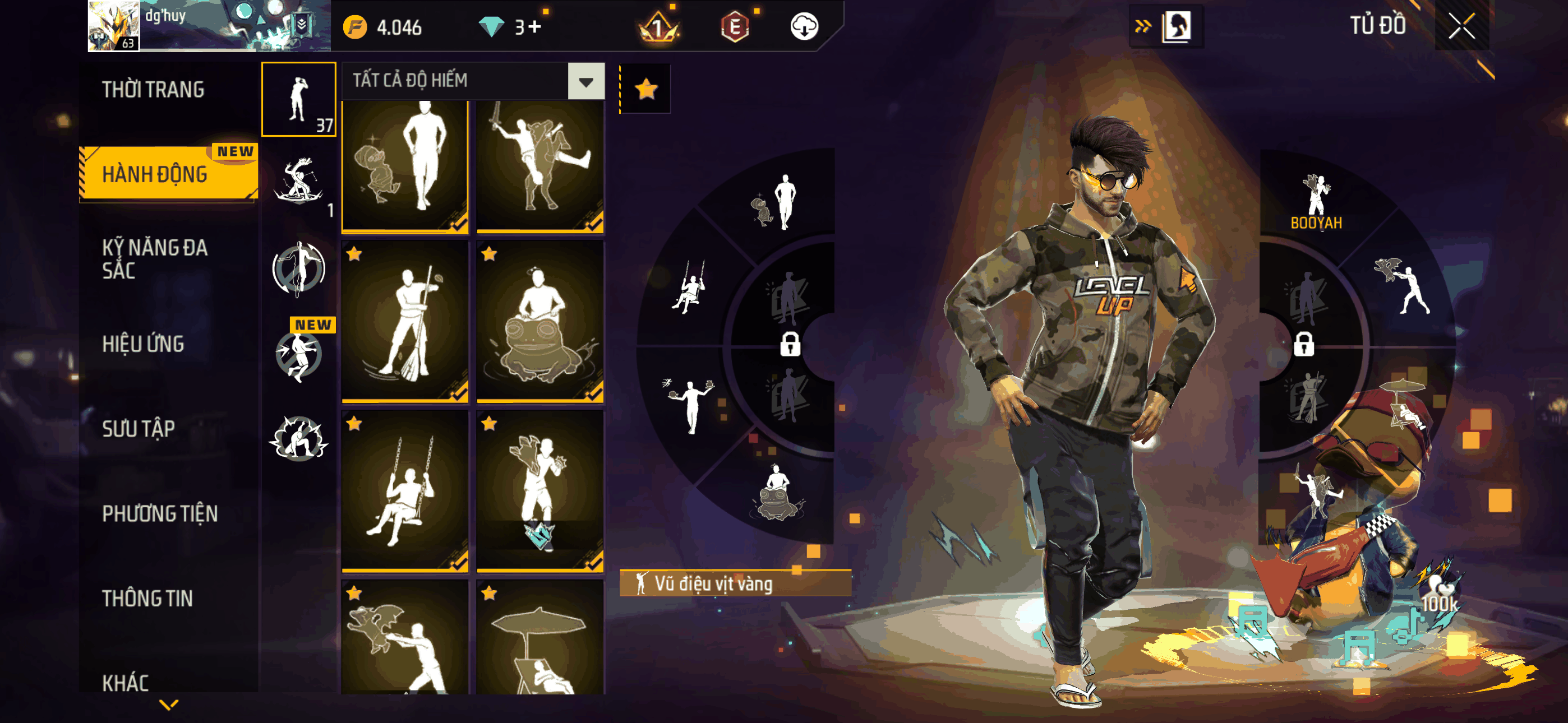Viewport: 1568px width, 723px height.
Task: Toggle the star favorites filter
Action: [646, 90]
